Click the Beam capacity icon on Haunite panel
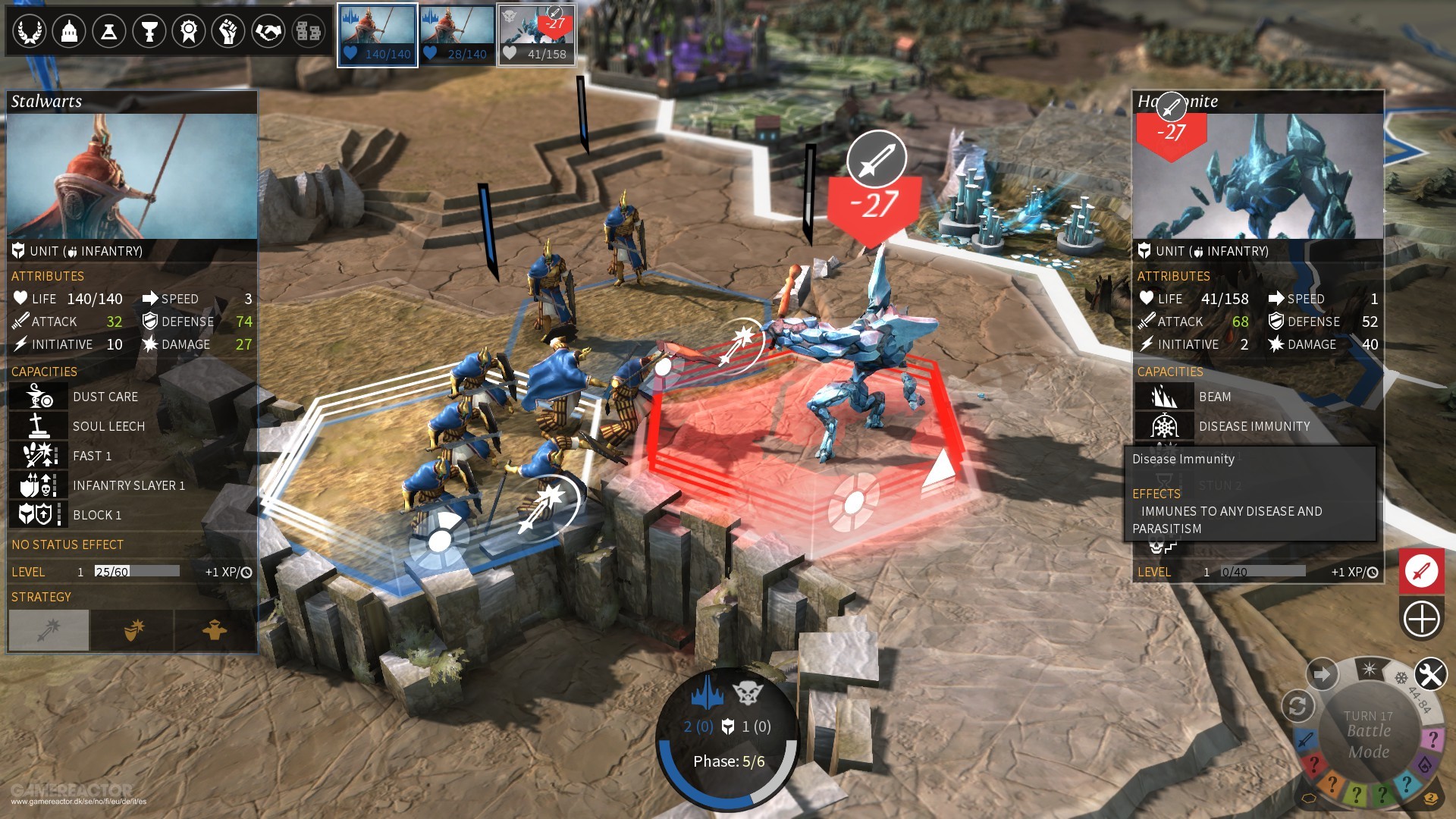This screenshot has width=1456, height=819. (1164, 396)
